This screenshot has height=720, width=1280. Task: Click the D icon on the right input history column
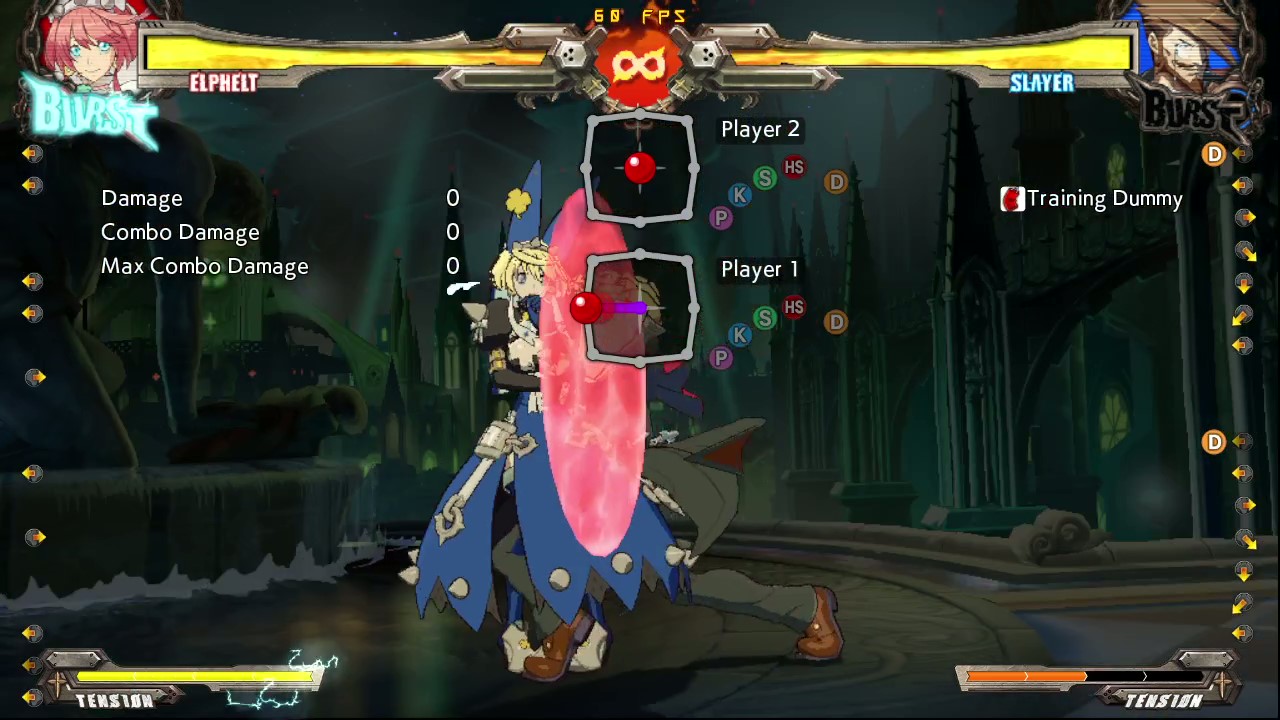pyautogui.click(x=1213, y=153)
